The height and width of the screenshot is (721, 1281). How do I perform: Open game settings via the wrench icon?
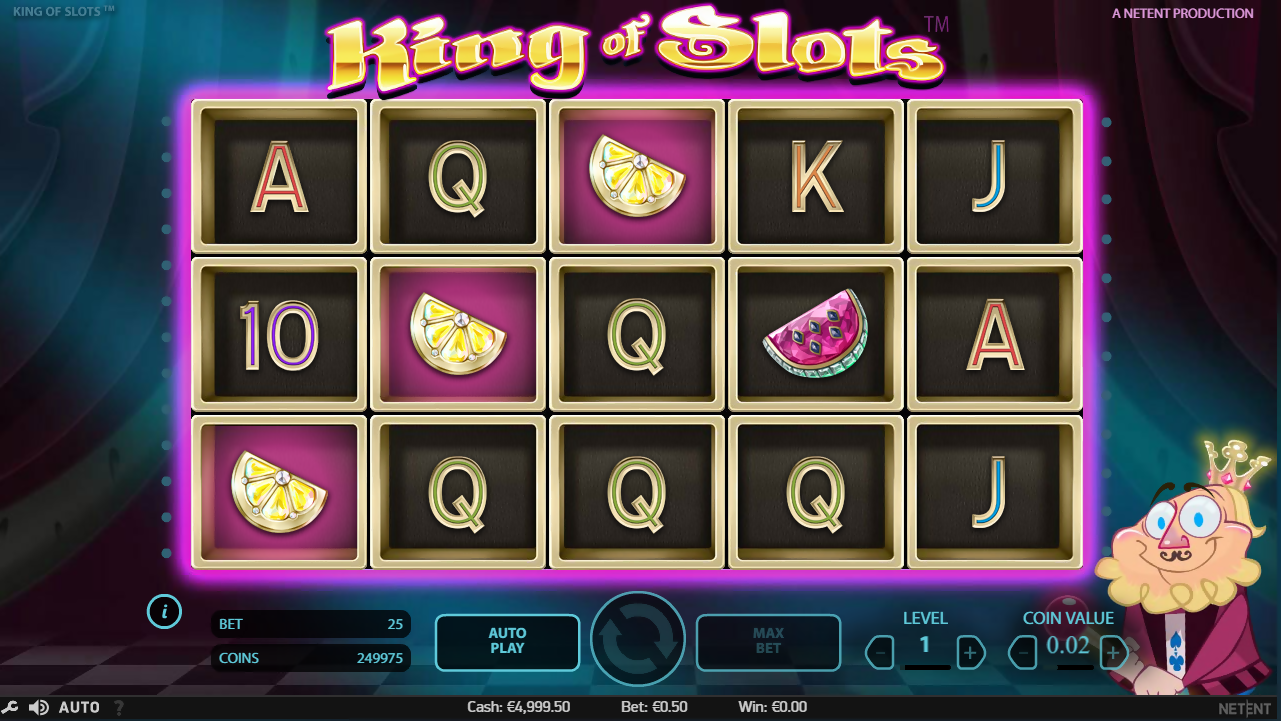[x=11, y=708]
